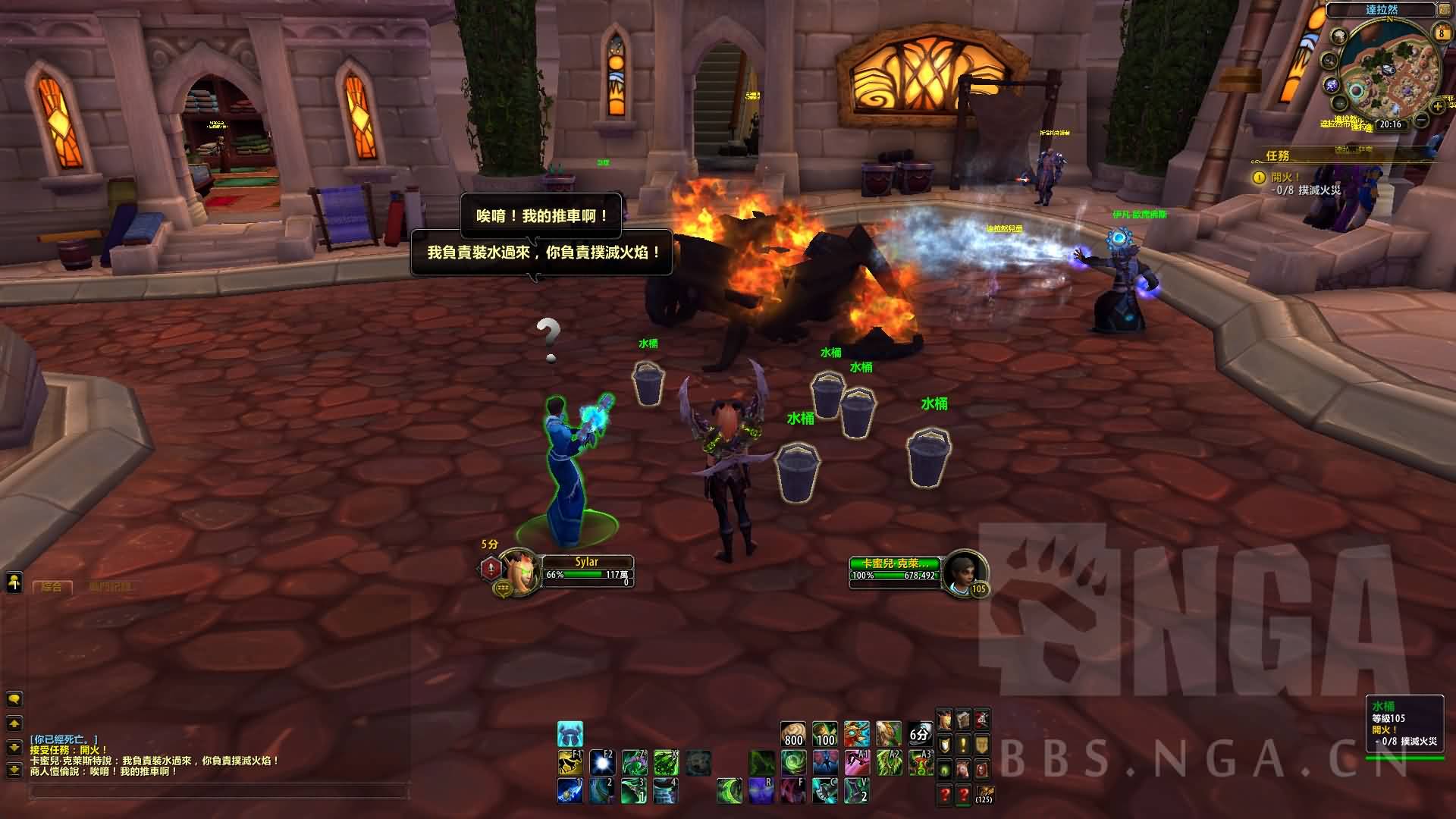Activate the green crescent blade ability
This screenshot has width=1456, height=819.
click(x=730, y=791)
